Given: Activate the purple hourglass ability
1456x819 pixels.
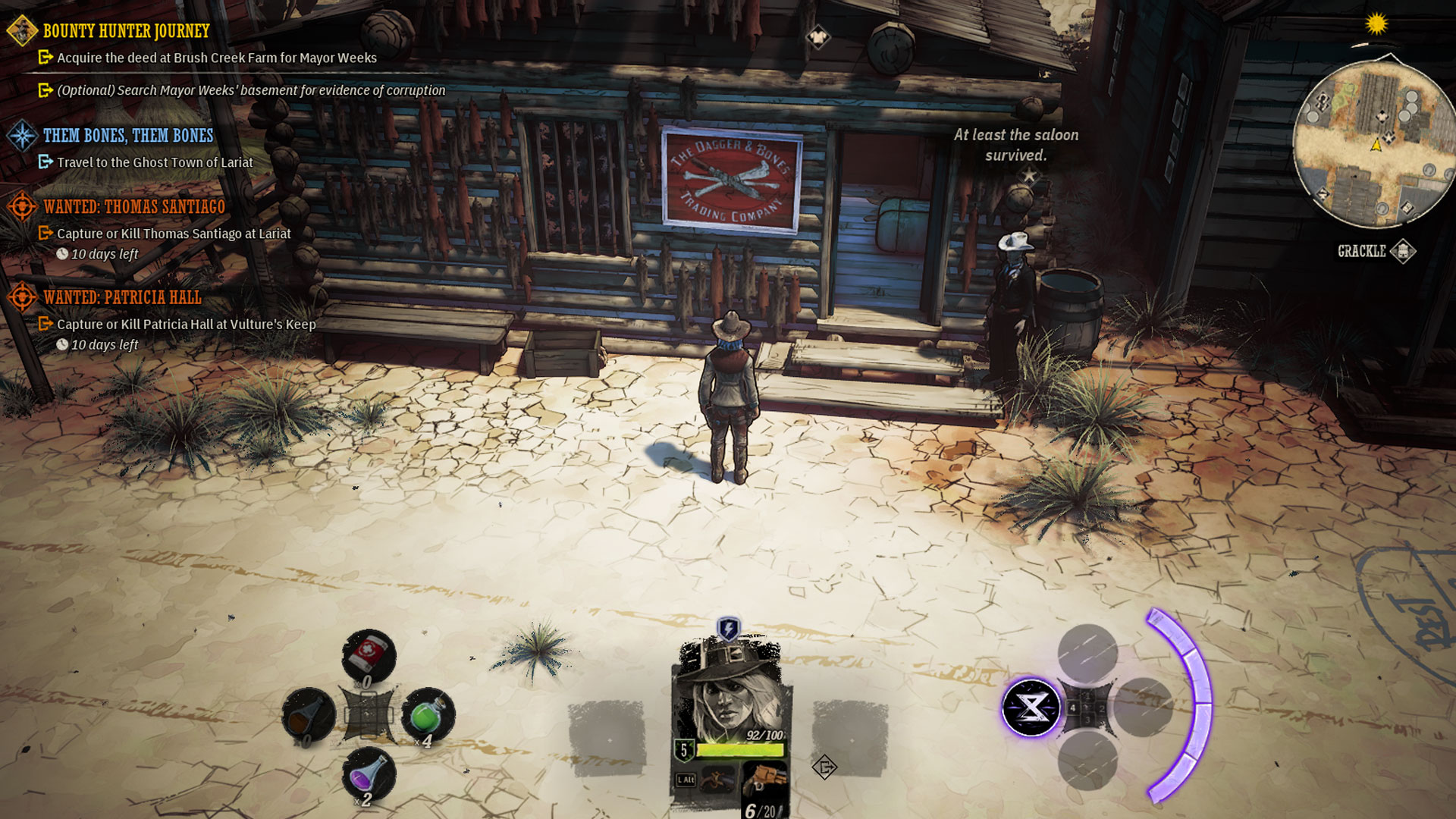Looking at the screenshot, I should point(1031,708).
